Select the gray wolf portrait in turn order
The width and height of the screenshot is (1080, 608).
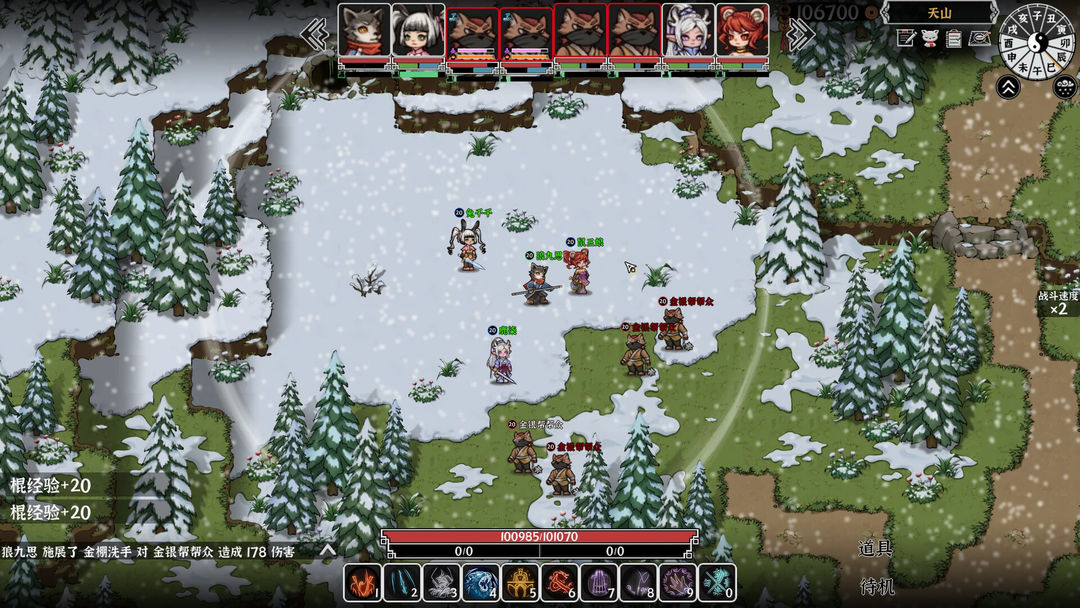[364, 31]
